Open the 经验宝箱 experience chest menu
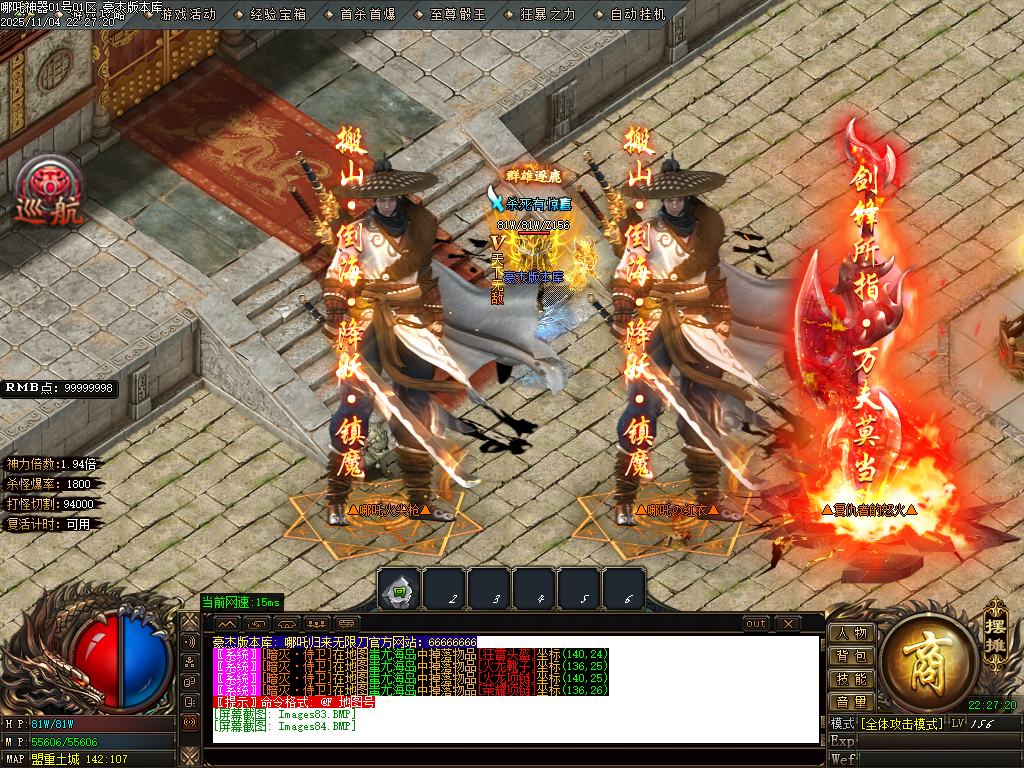 [277, 15]
